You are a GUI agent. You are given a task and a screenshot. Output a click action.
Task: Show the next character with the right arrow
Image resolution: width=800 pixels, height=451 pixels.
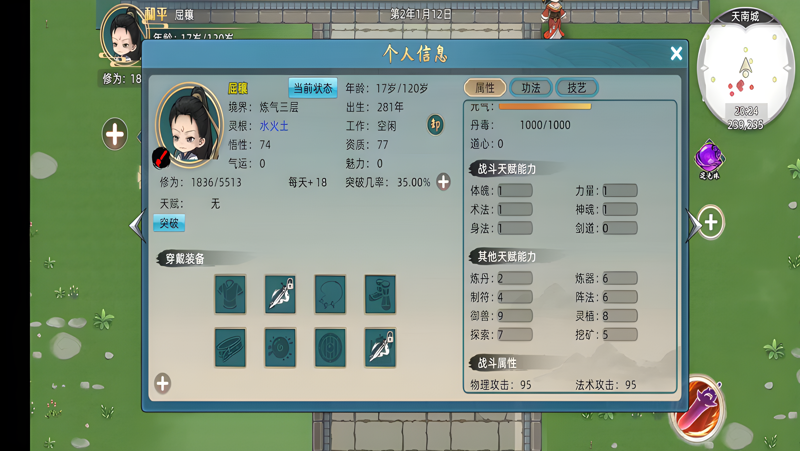tap(693, 225)
